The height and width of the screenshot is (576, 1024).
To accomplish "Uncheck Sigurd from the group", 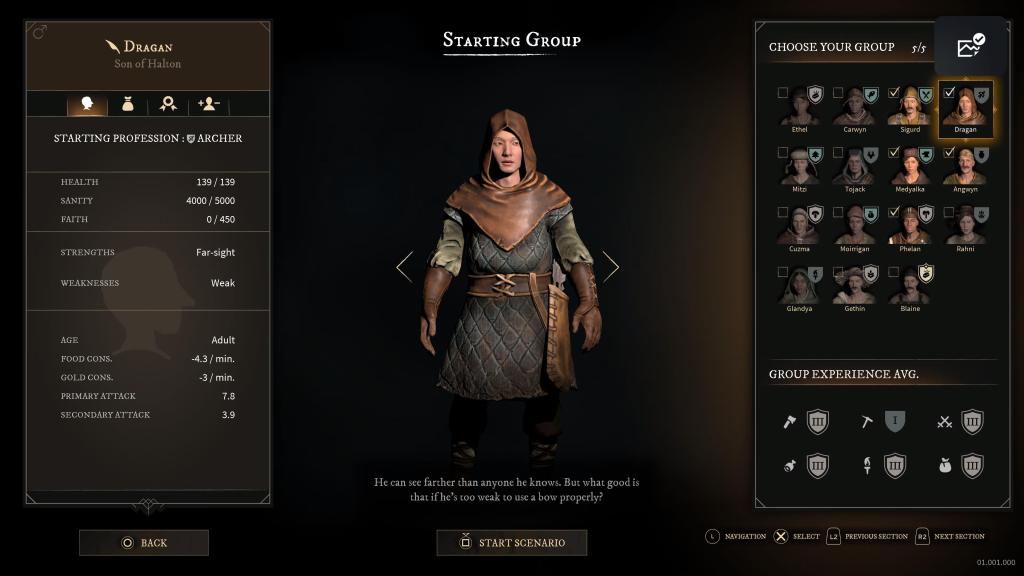I will point(894,93).
